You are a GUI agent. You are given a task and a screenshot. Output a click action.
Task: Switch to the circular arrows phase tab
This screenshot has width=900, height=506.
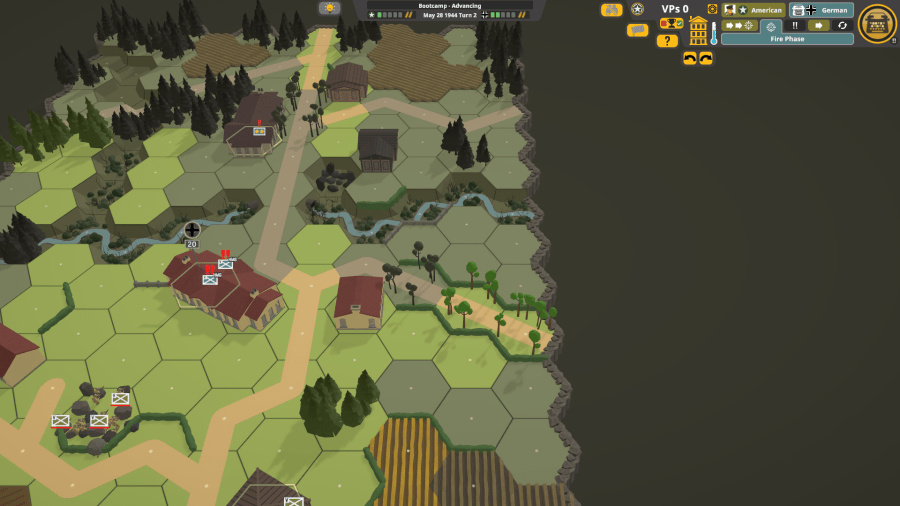click(842, 26)
